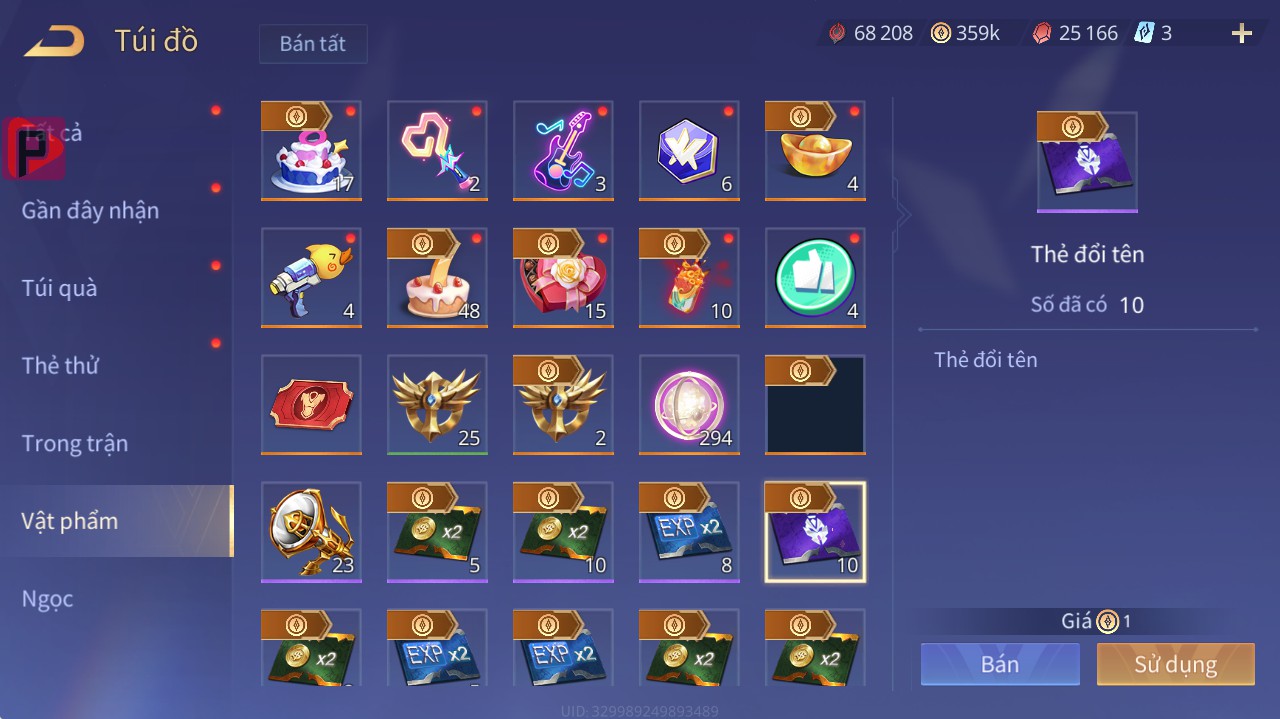The image size is (1280, 719).
Task: Pick the green thumbs-up badge slot
Action: tap(815, 277)
